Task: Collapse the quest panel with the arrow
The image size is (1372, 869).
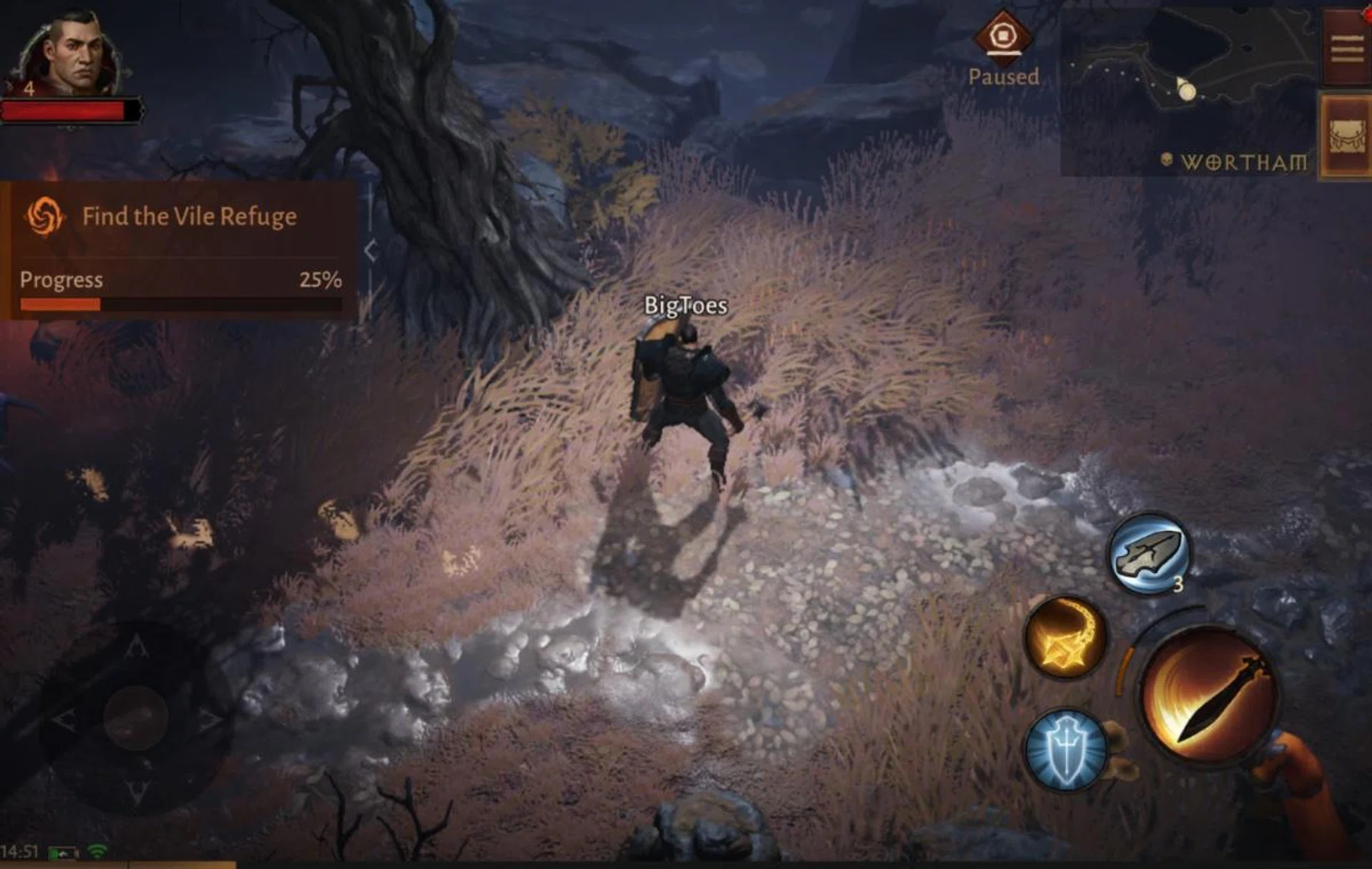Action: 370,251
